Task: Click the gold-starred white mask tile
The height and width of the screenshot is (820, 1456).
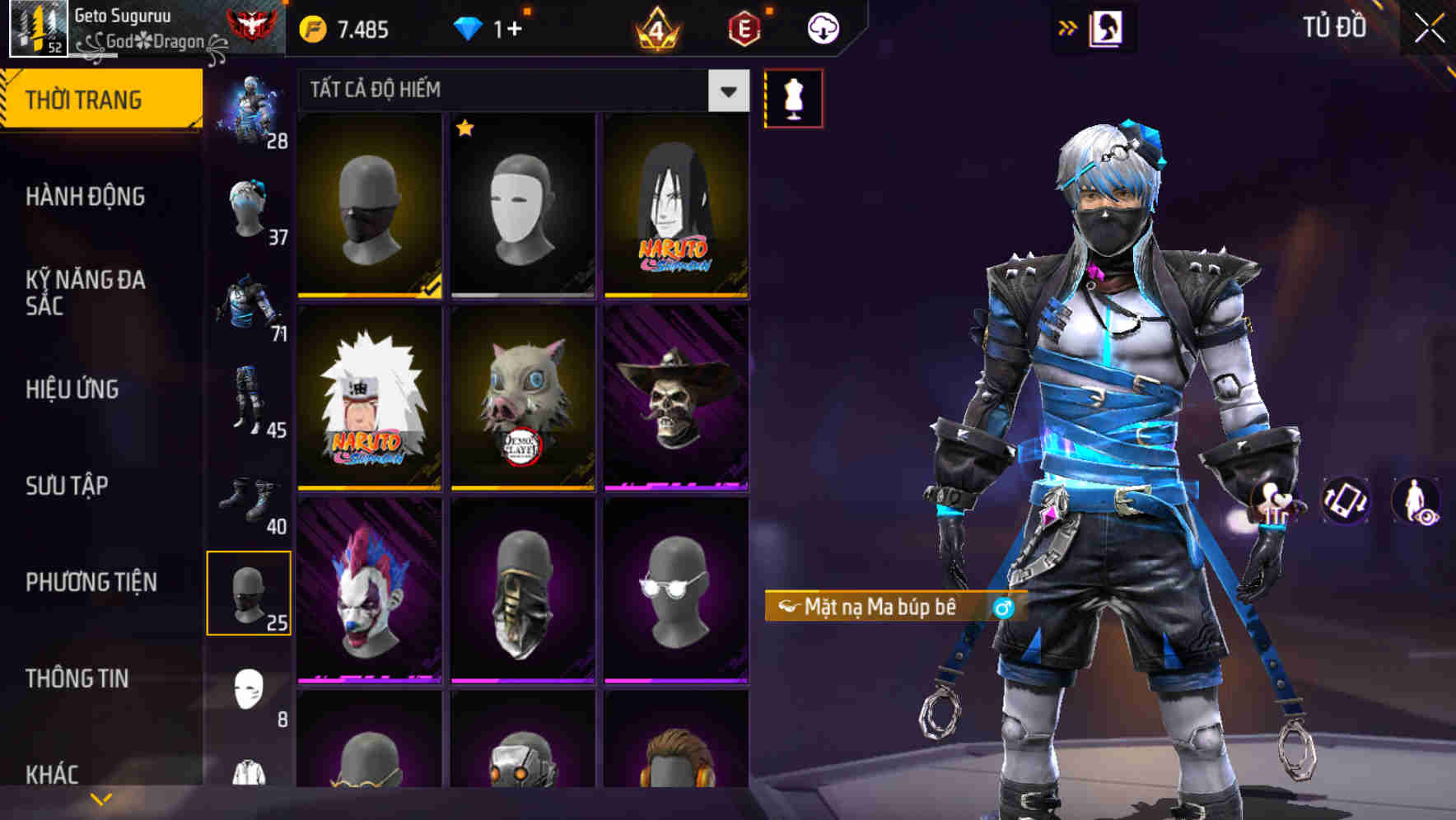Action: pos(523,206)
